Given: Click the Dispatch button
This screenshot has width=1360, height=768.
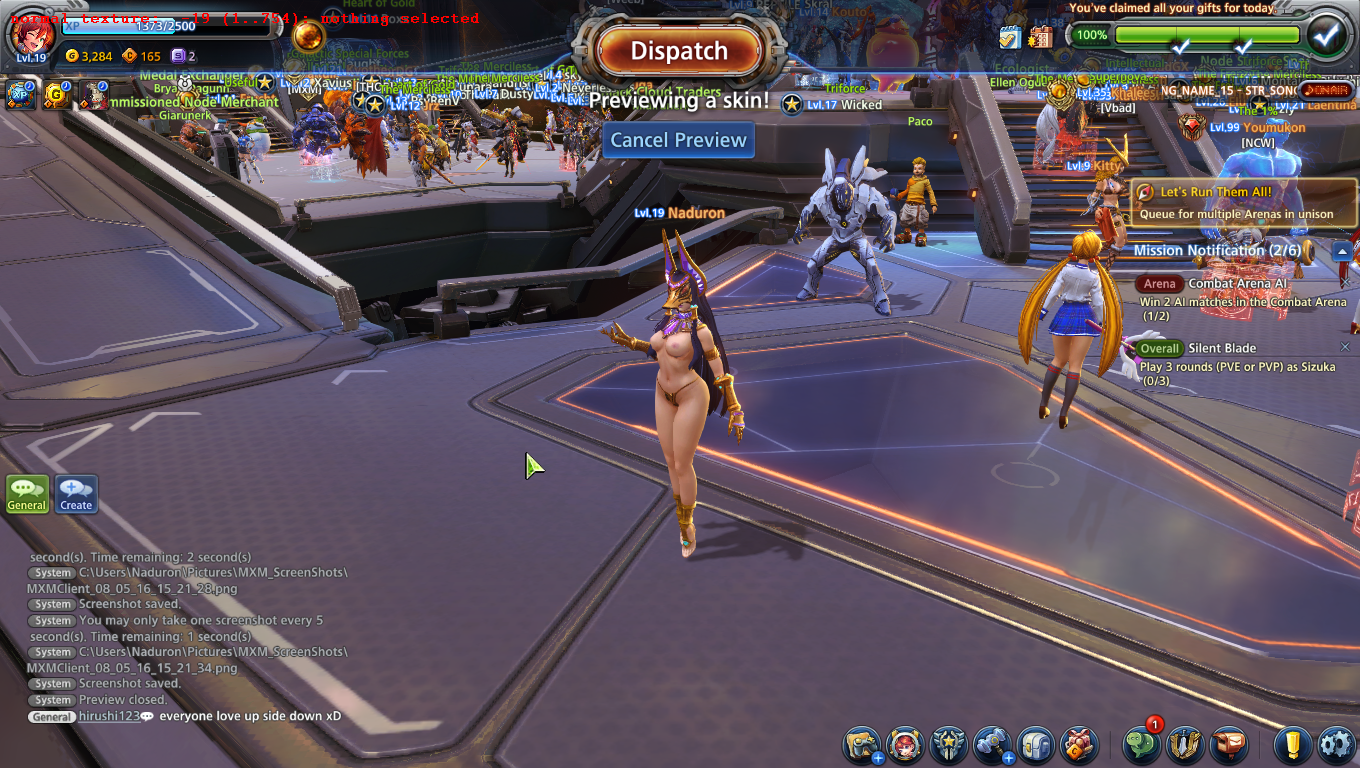Looking at the screenshot, I should coord(679,51).
